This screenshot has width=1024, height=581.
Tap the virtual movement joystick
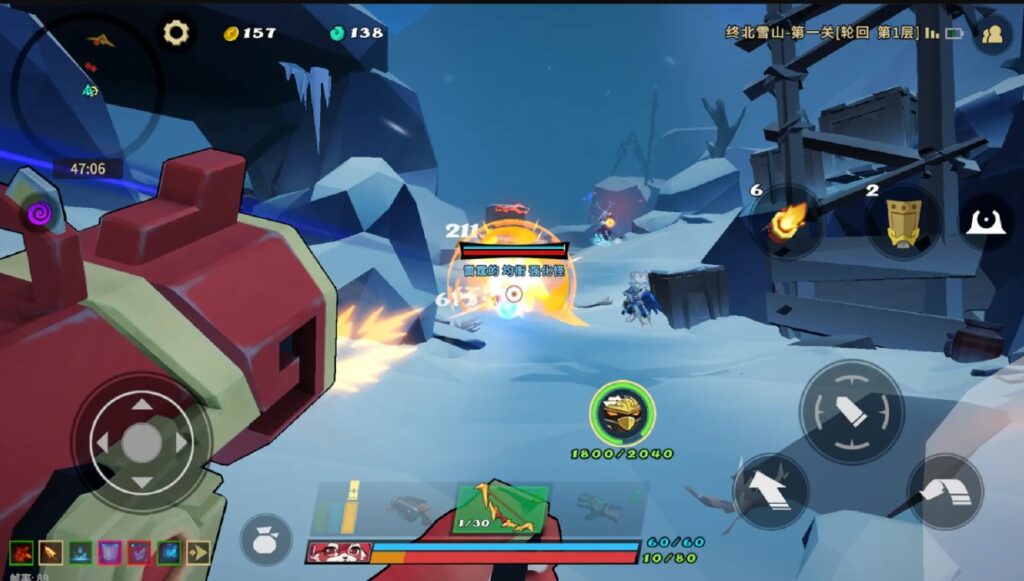(x=141, y=442)
